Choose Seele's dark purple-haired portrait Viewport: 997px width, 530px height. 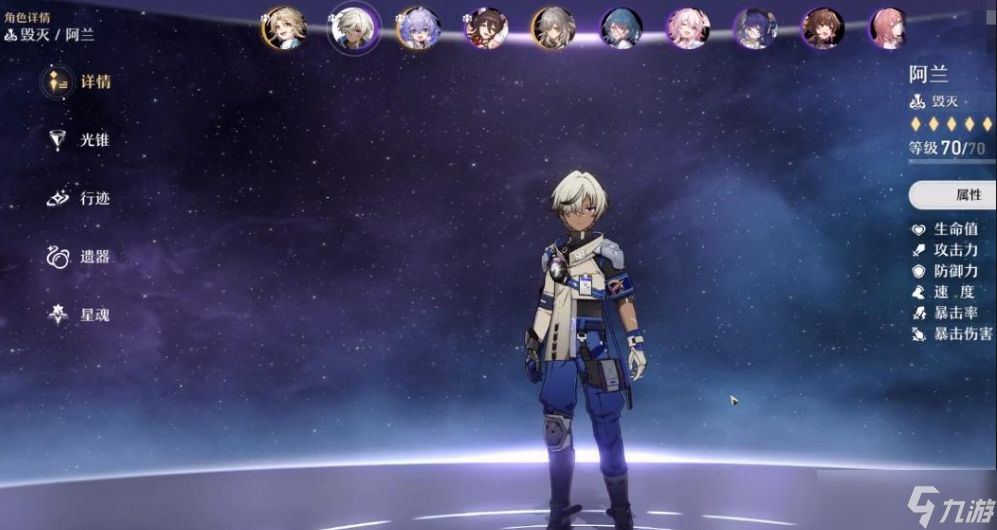pyautogui.click(x=754, y=28)
